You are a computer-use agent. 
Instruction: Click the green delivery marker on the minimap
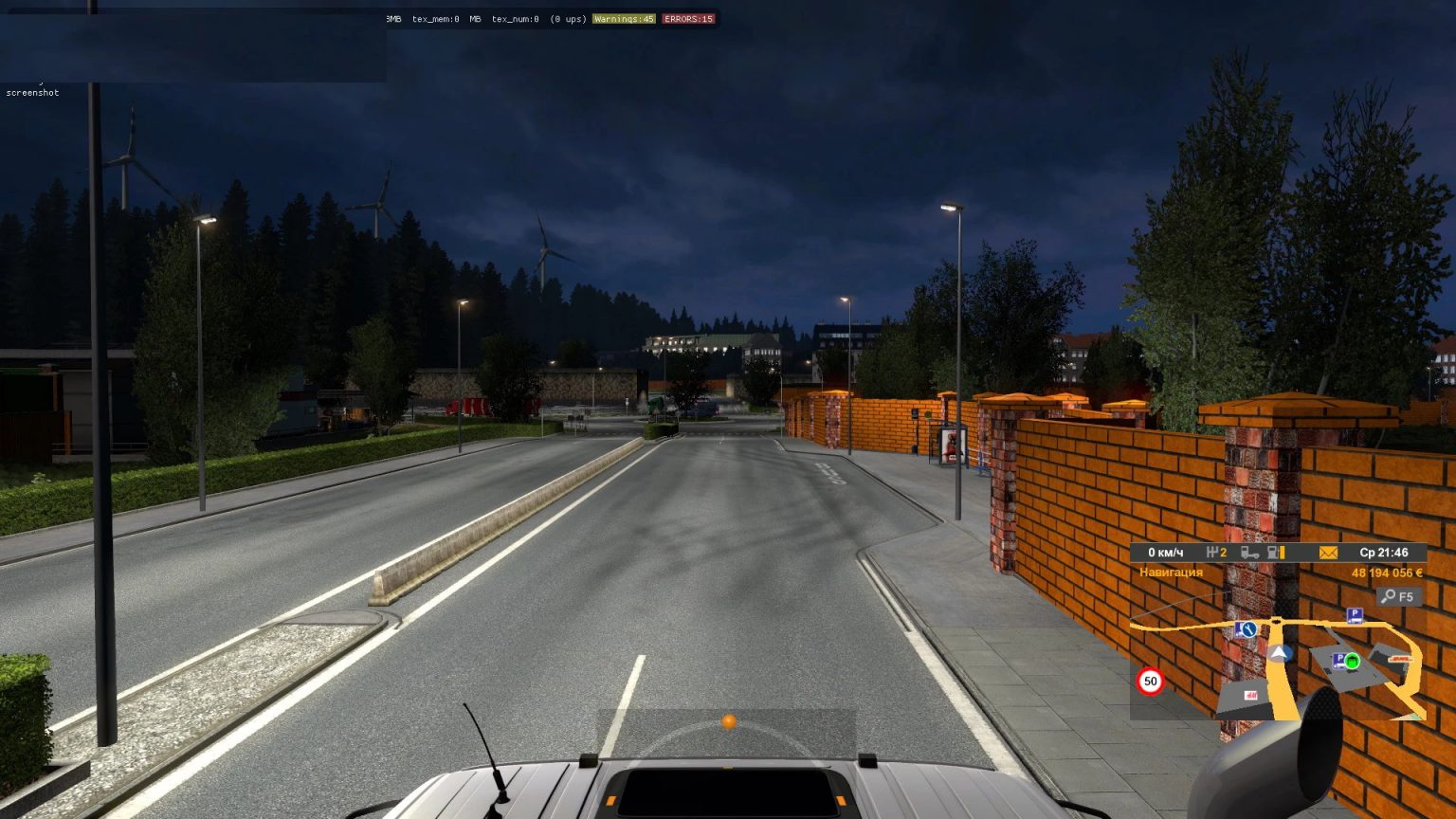[x=1352, y=661]
